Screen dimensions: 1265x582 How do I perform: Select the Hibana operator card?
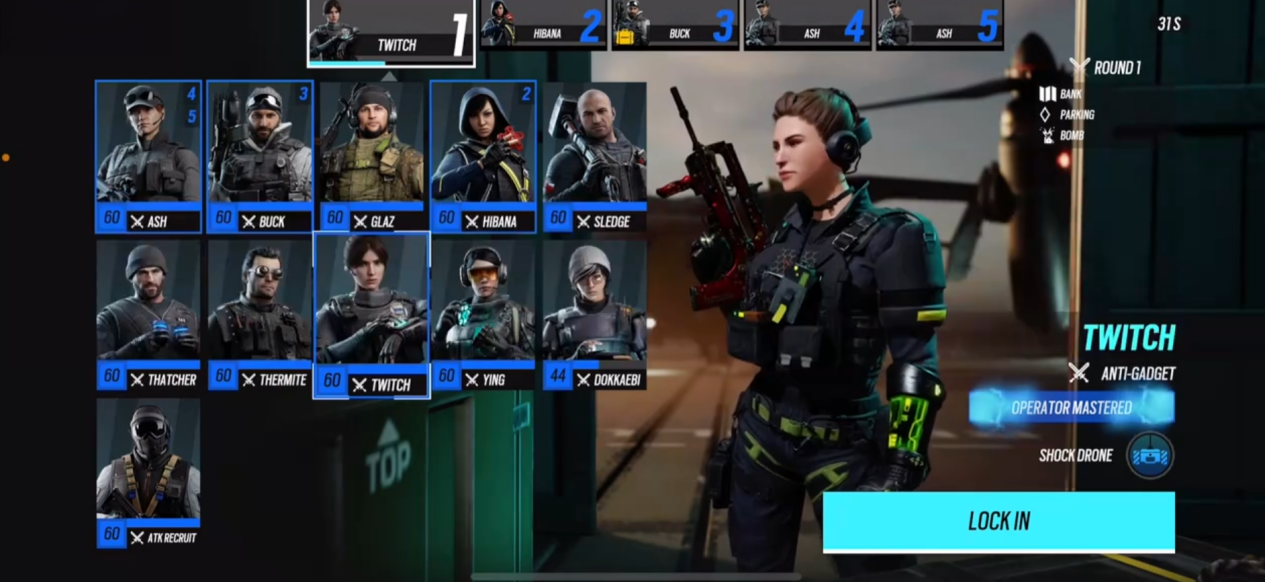pyautogui.click(x=483, y=156)
